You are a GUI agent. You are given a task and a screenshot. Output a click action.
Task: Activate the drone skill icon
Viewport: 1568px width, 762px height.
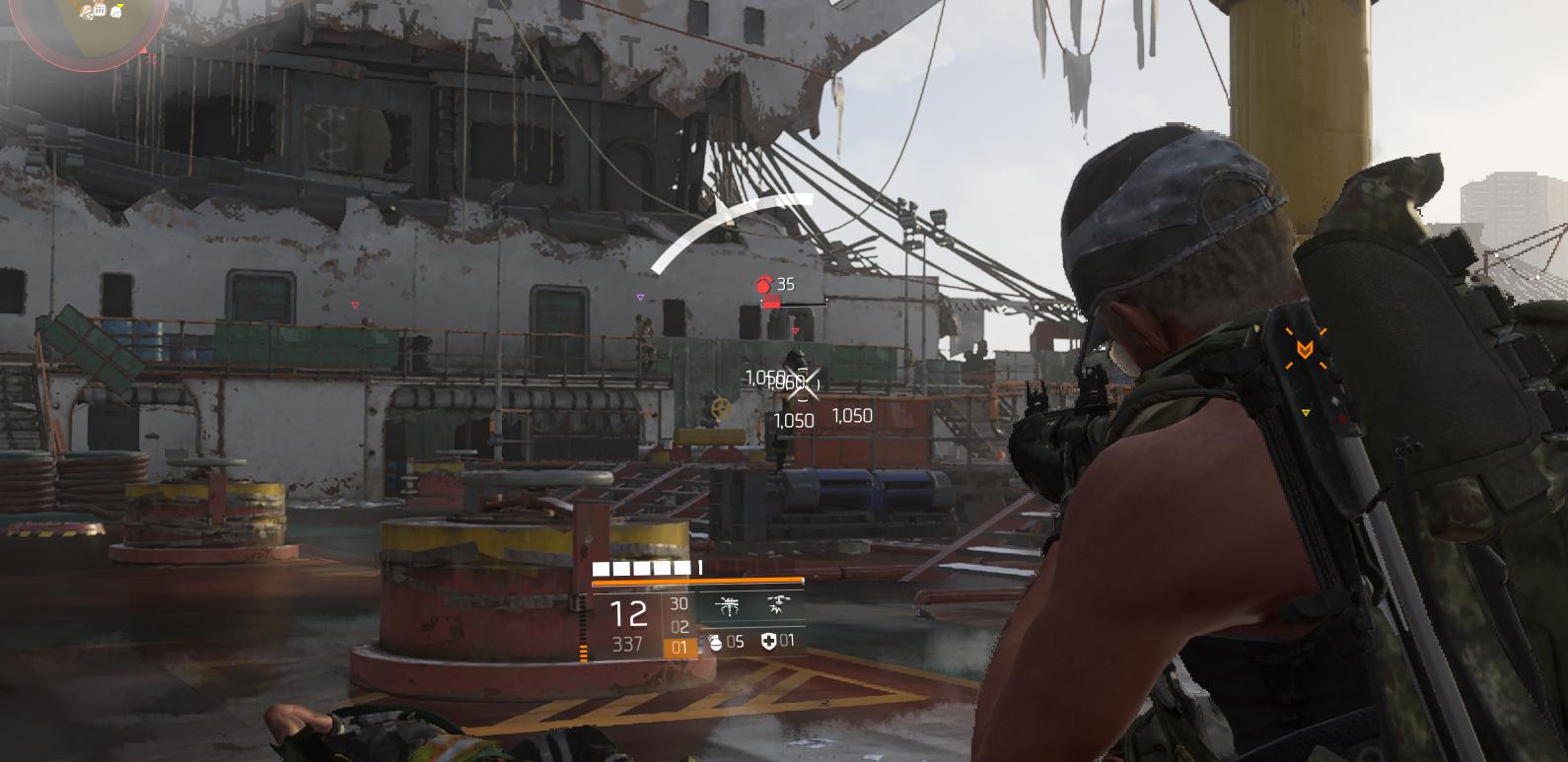click(729, 606)
